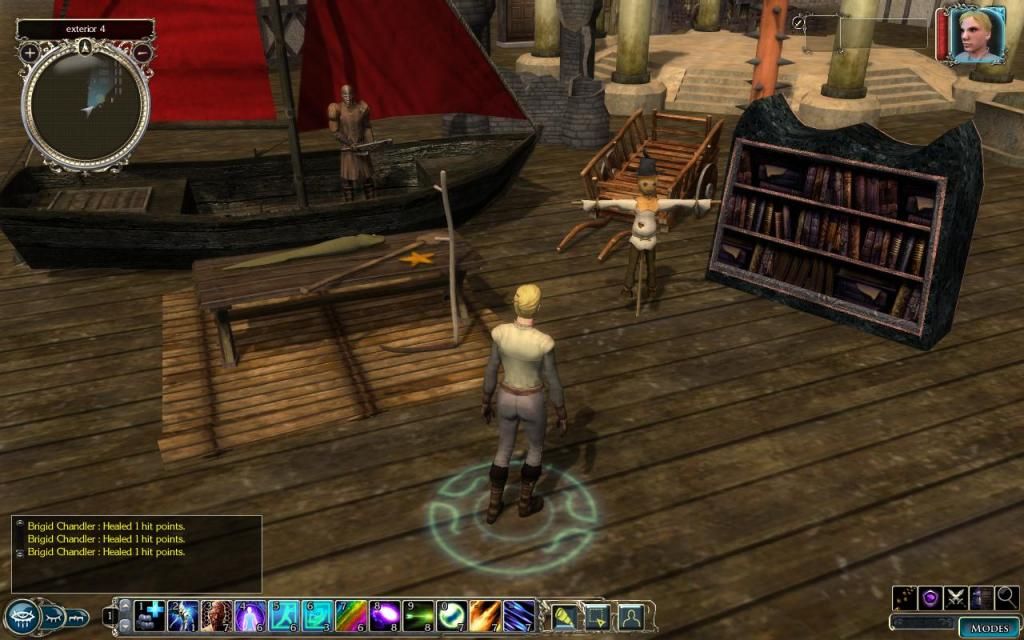Click the selection box cursor icon
Screen dimensions: 1024x640
point(597,615)
